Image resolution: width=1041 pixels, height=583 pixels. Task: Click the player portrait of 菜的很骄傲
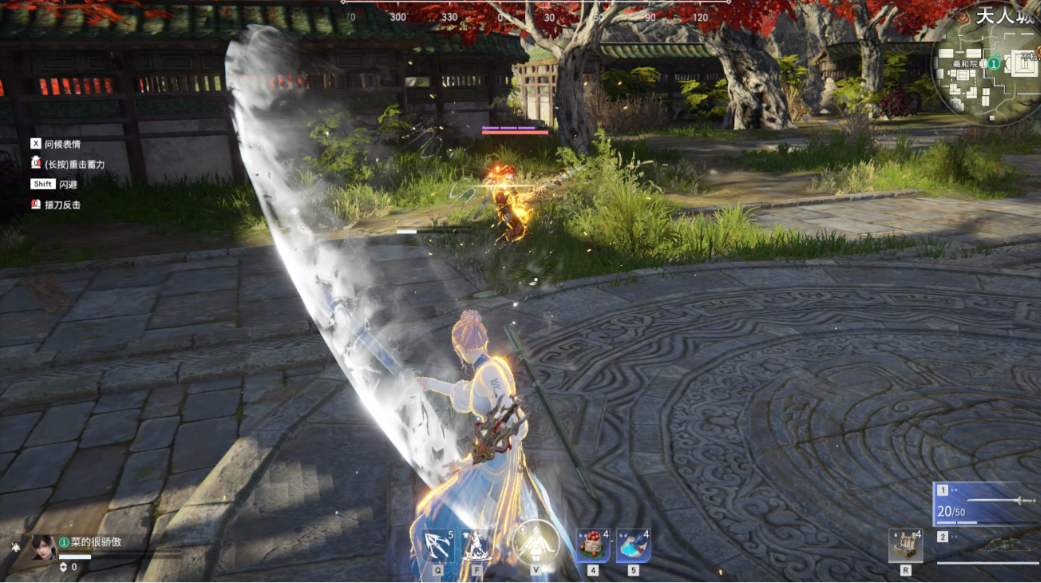coord(43,546)
